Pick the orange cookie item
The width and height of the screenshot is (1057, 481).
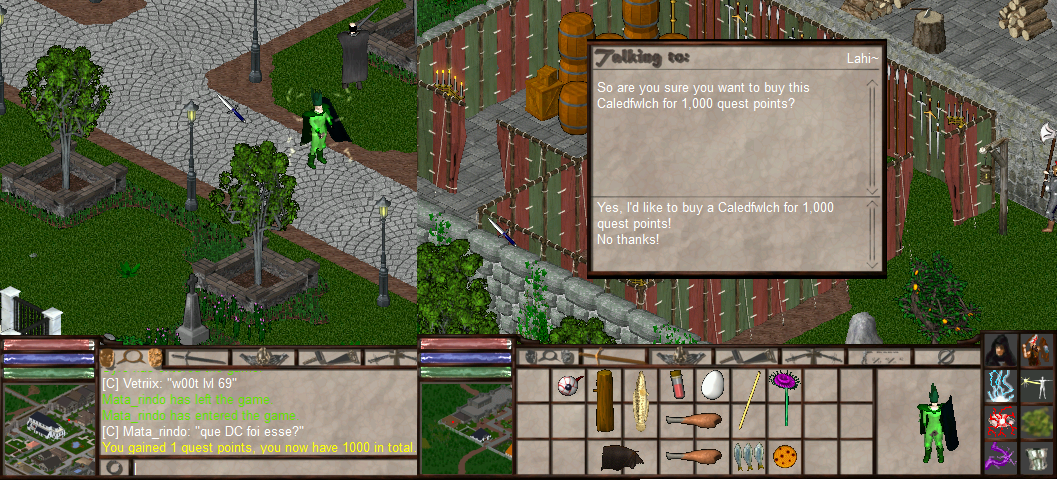[x=785, y=456]
